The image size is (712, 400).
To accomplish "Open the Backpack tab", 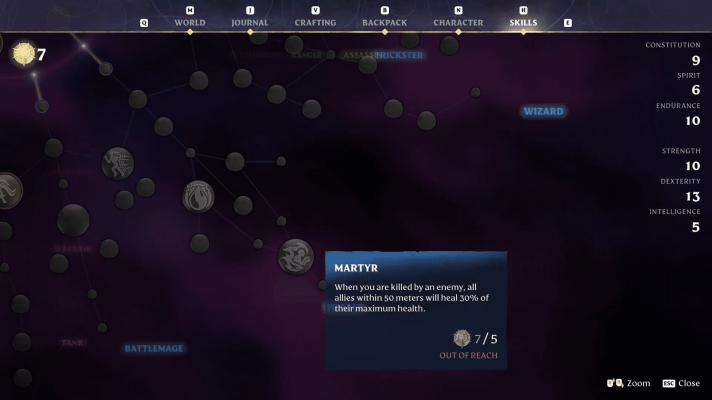I will pos(385,22).
